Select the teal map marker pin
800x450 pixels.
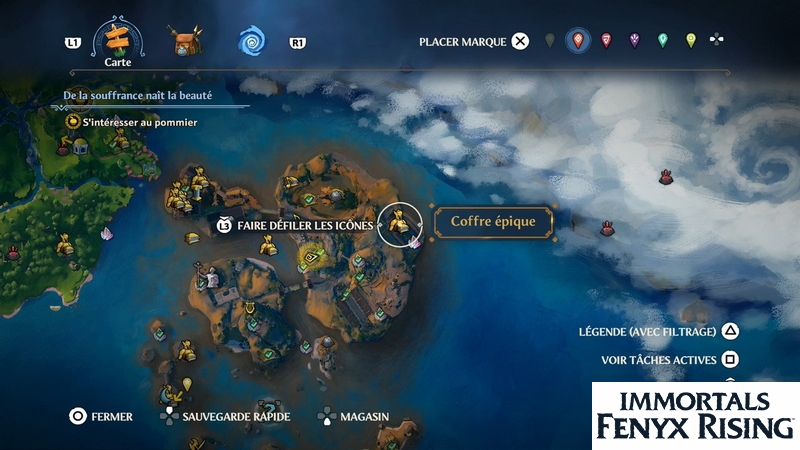point(662,41)
